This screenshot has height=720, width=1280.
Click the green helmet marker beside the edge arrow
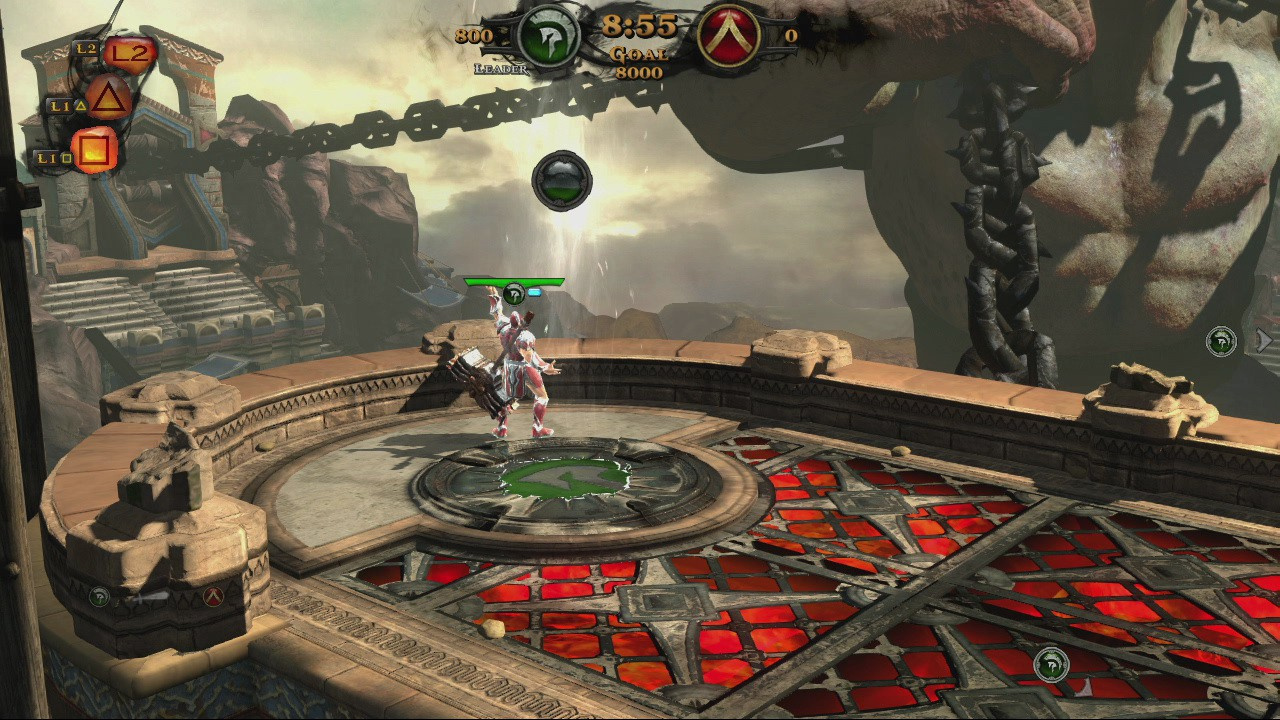[1220, 341]
